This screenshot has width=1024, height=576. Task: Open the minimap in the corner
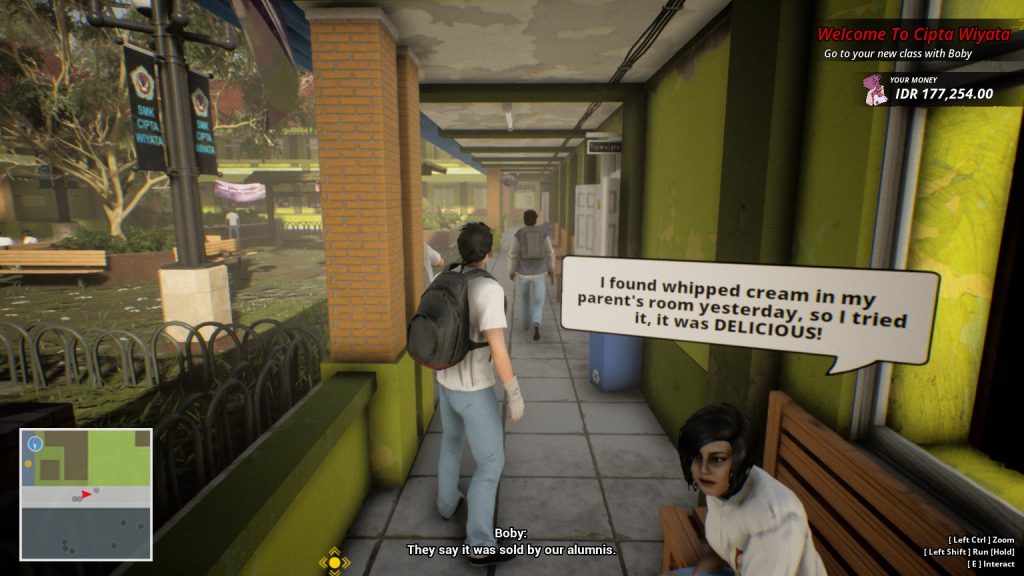click(x=85, y=494)
